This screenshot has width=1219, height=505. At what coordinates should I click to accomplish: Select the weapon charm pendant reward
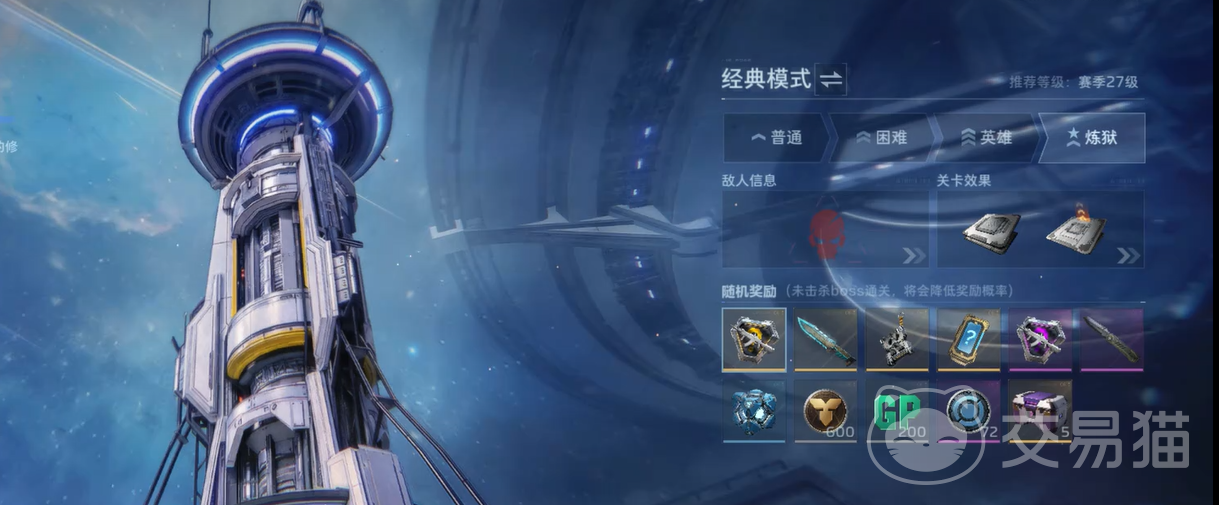tap(897, 339)
